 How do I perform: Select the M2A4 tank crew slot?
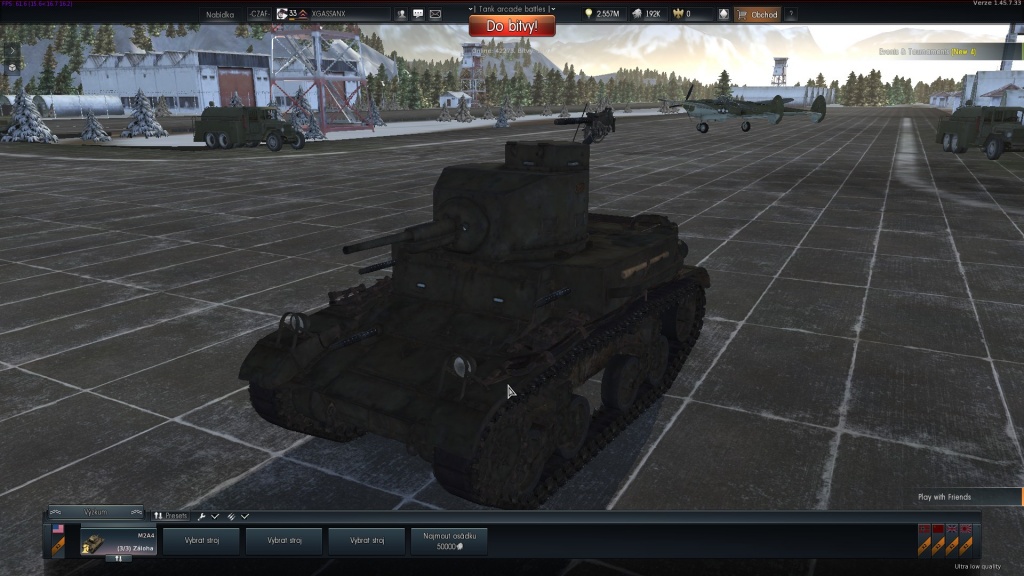pyautogui.click(x=118, y=541)
